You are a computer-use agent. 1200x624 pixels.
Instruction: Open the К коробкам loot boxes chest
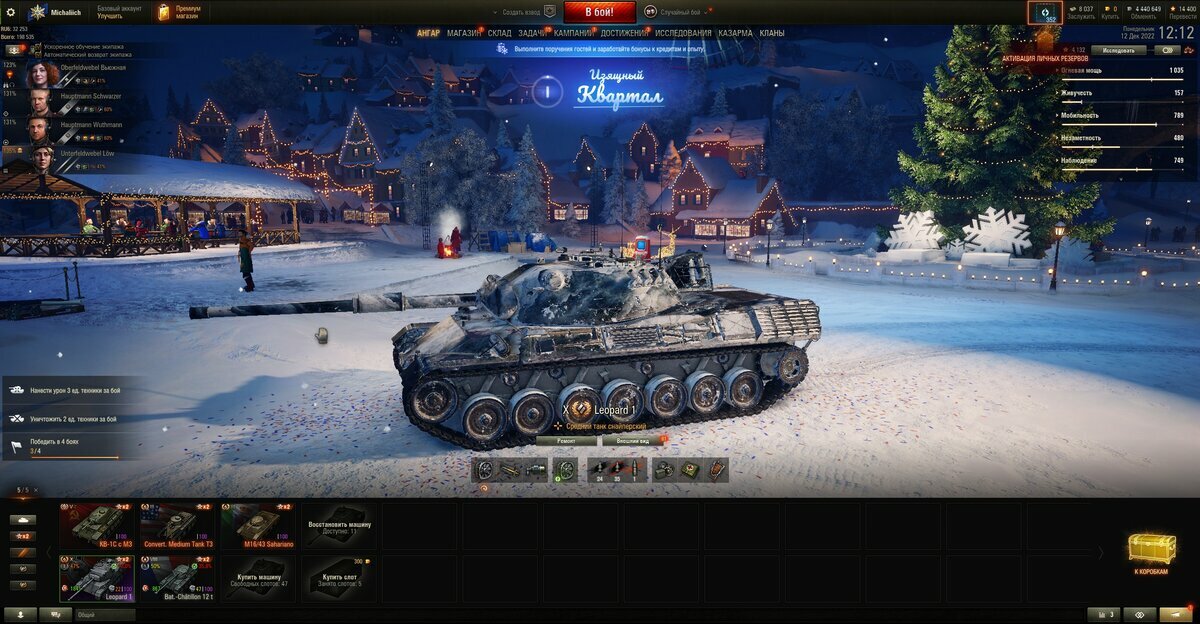point(1151,552)
